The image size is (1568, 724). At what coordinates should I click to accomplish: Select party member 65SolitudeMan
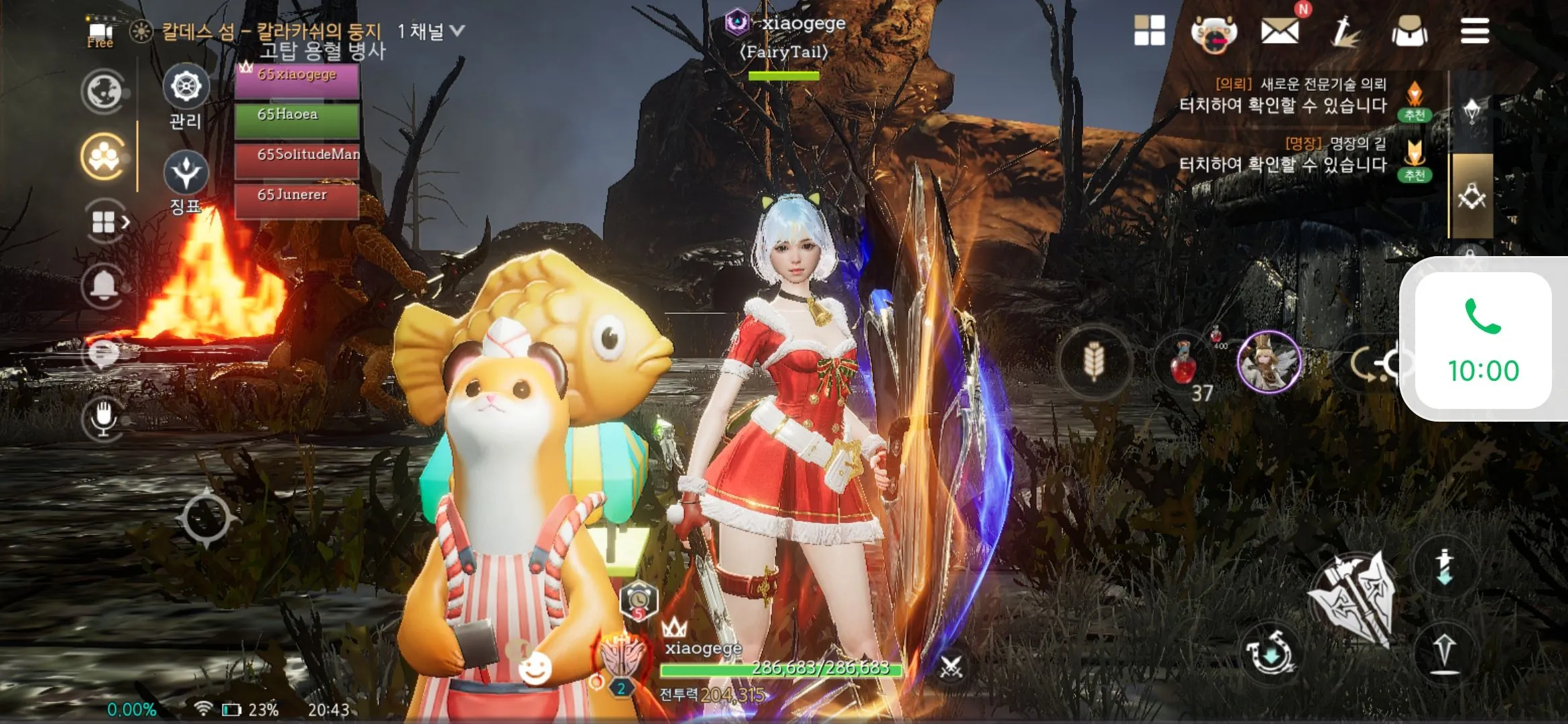[x=297, y=159]
